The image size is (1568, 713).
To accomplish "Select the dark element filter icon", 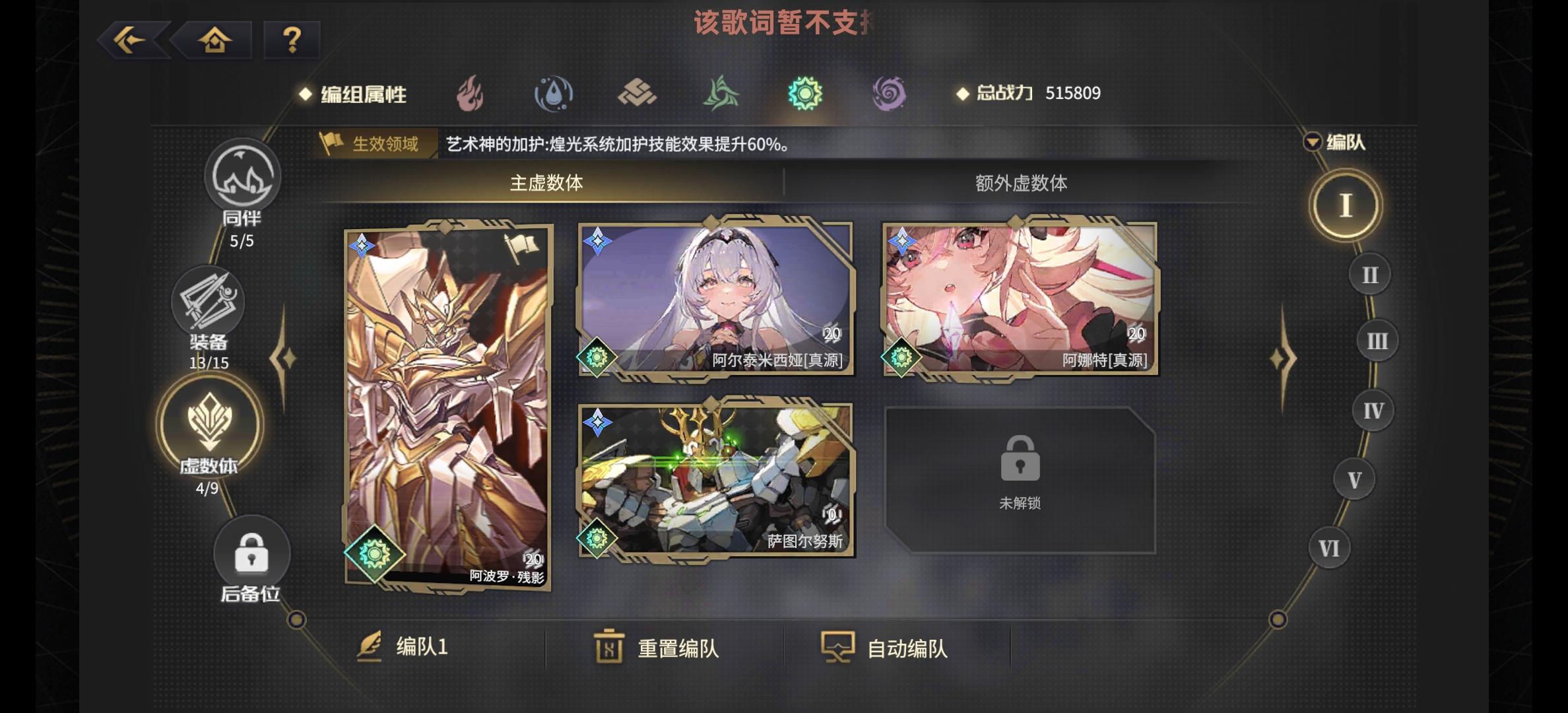I will coord(888,94).
